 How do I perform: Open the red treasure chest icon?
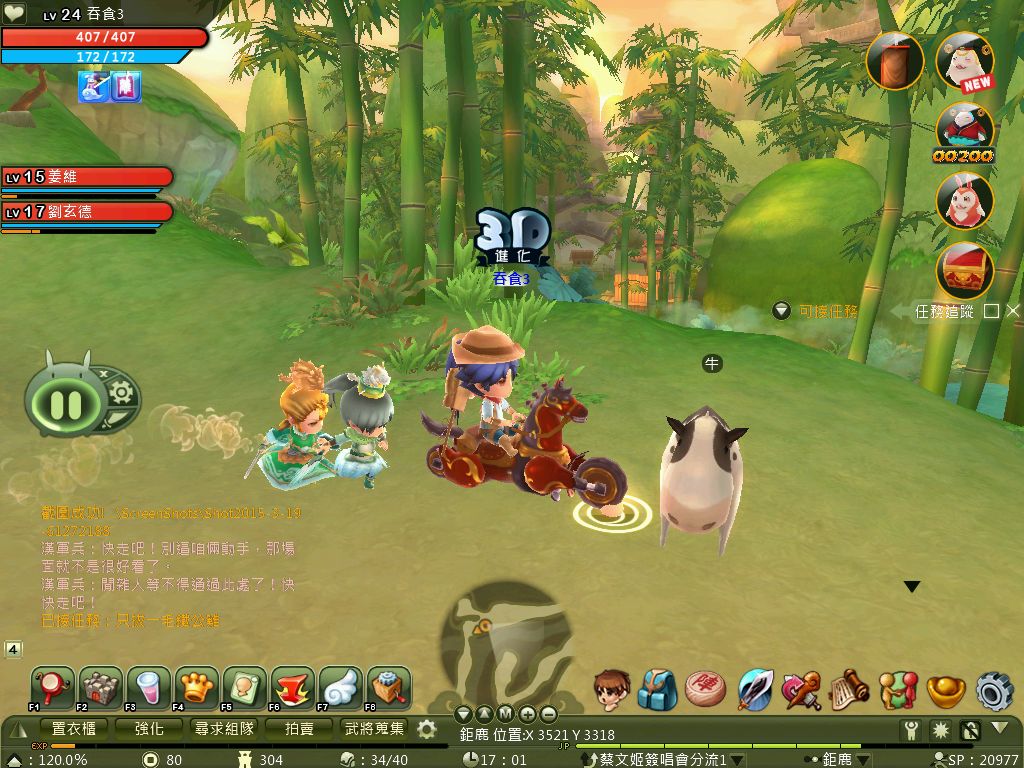pos(964,270)
